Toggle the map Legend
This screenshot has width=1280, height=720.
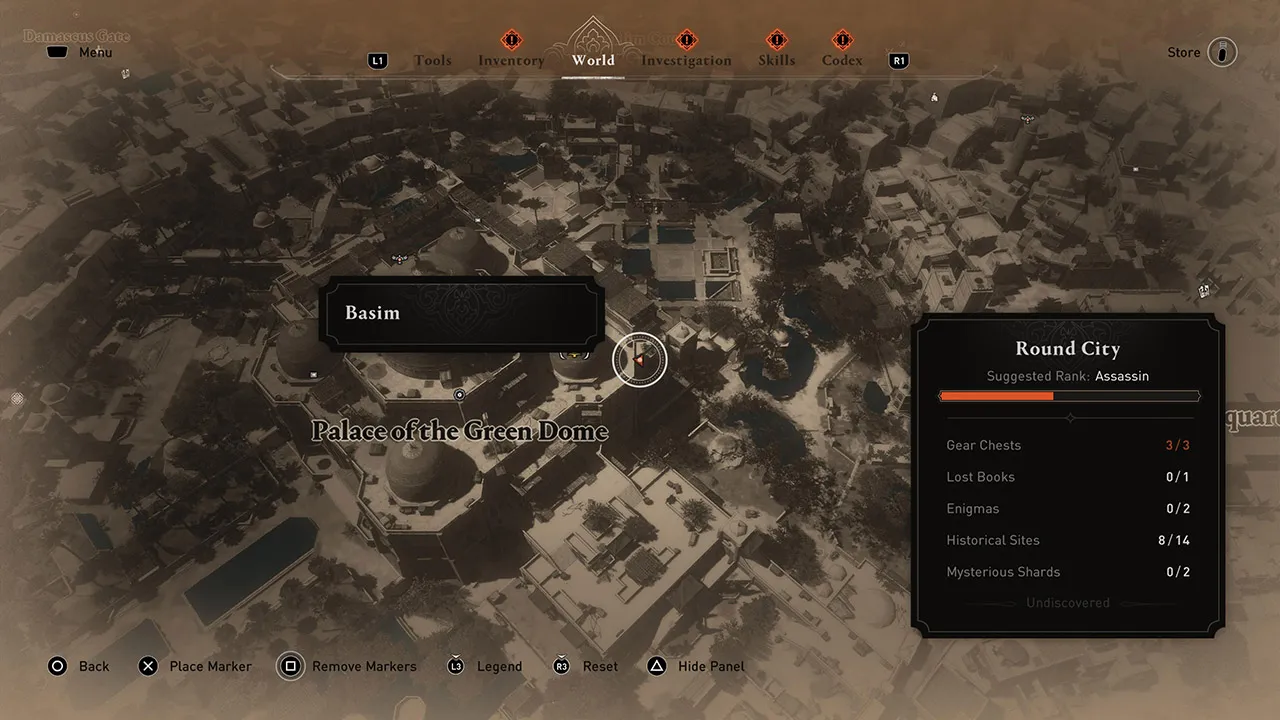484,666
